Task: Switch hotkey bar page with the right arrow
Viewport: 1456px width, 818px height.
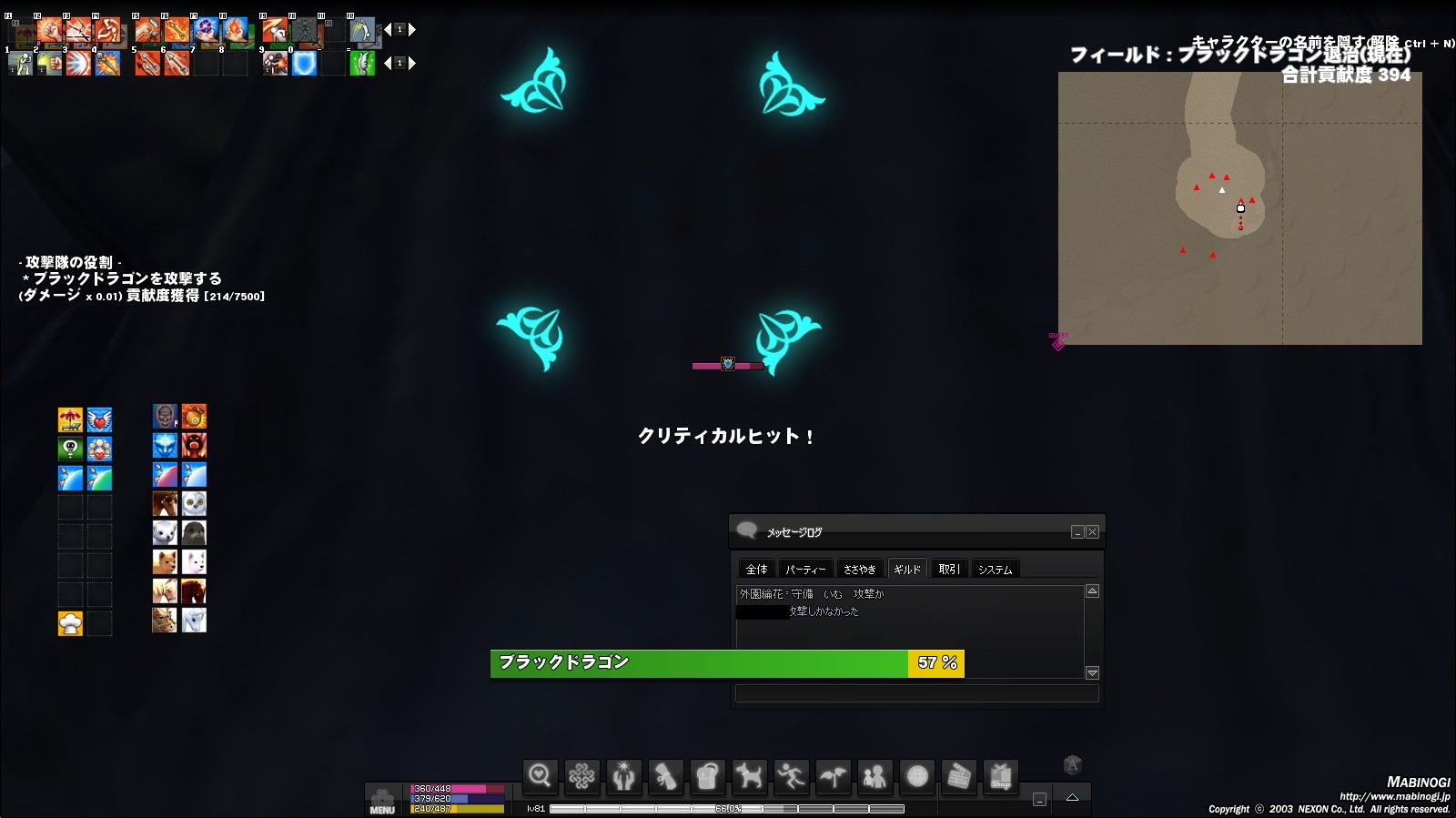Action: pos(411,29)
